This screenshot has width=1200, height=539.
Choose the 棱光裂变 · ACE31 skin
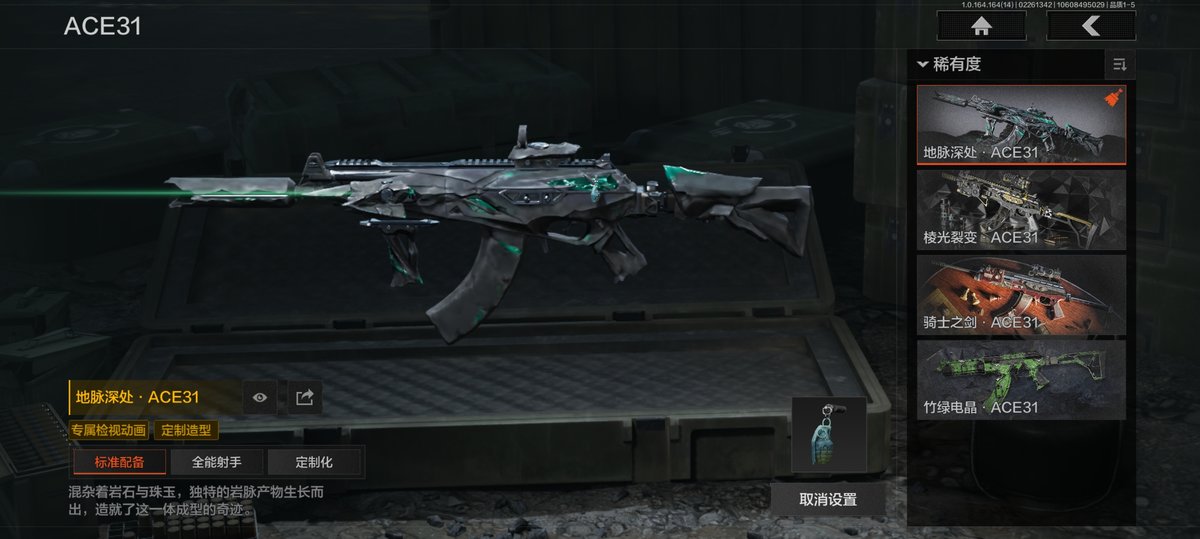[x=1021, y=209]
